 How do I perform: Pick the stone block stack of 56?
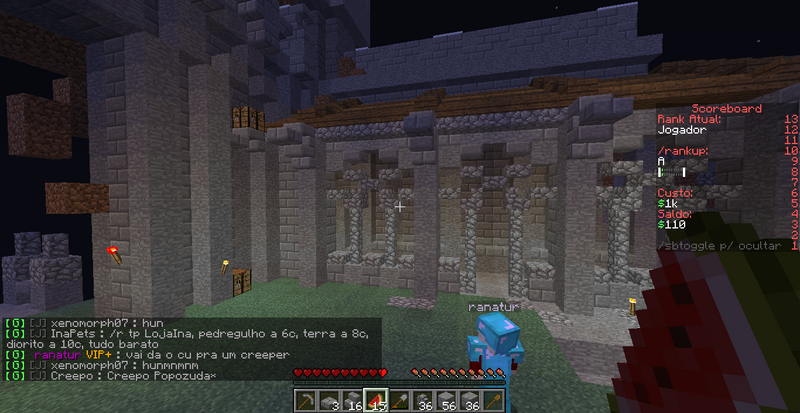[x=447, y=399]
